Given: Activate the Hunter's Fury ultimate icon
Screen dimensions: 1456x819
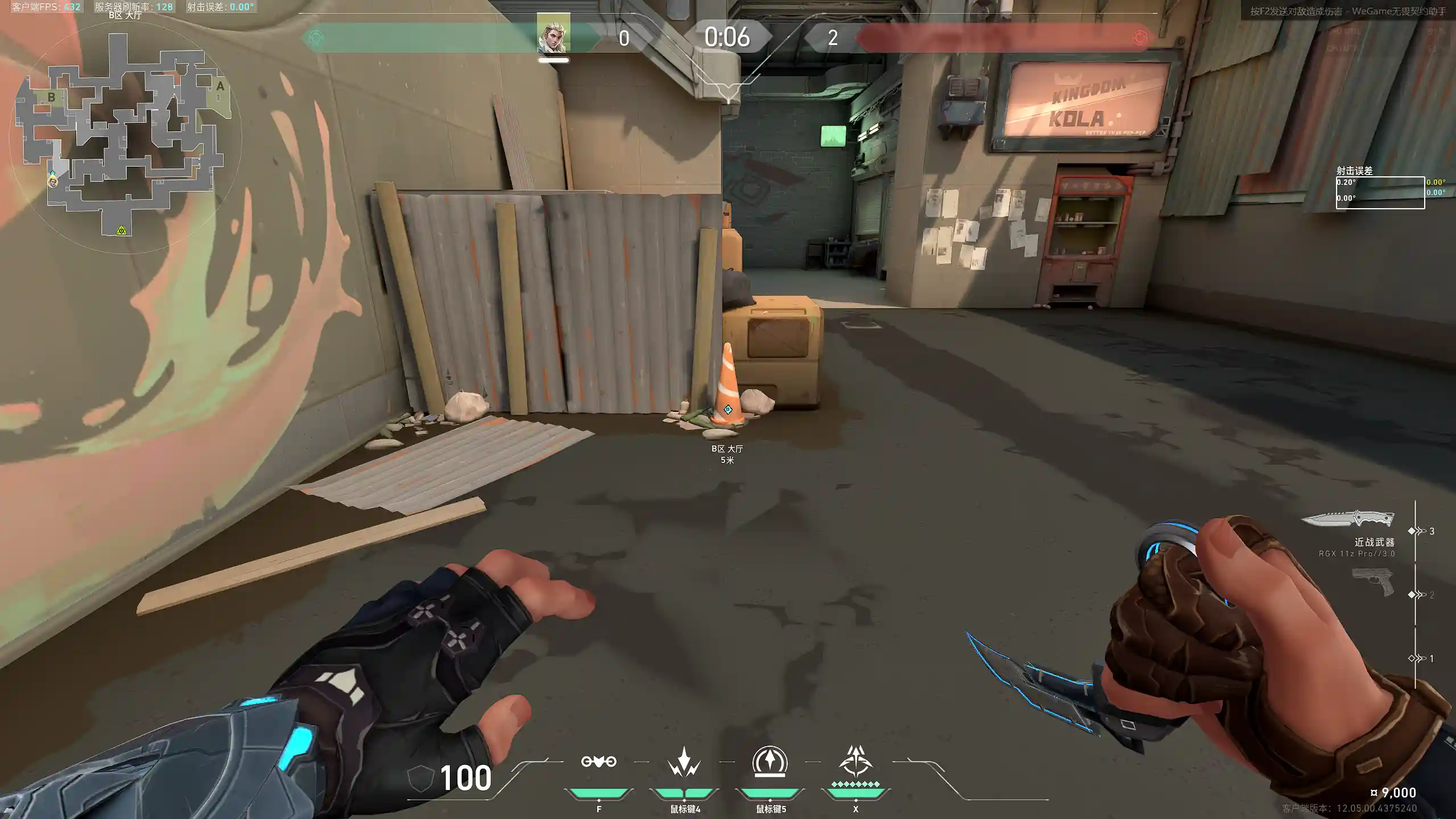Looking at the screenshot, I should click(x=855, y=762).
